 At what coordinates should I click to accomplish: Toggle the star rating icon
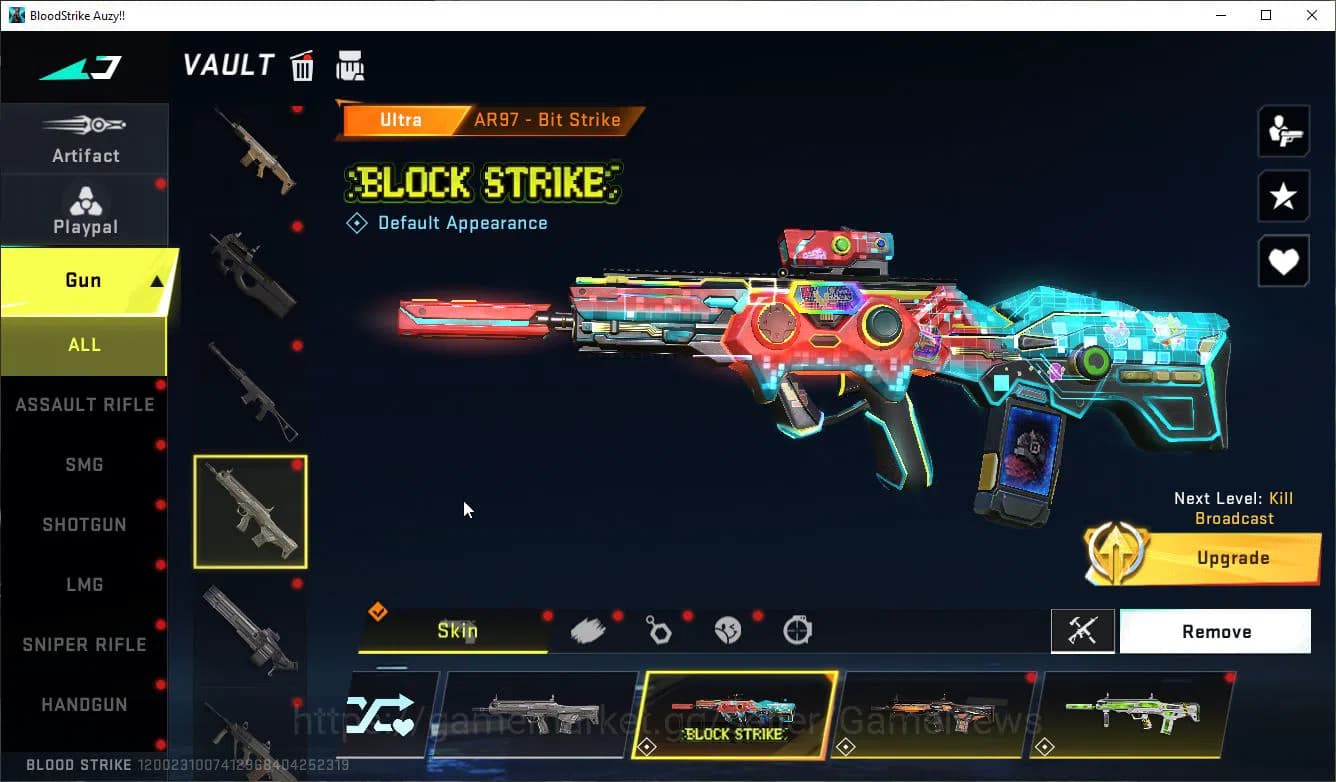pyautogui.click(x=1283, y=196)
